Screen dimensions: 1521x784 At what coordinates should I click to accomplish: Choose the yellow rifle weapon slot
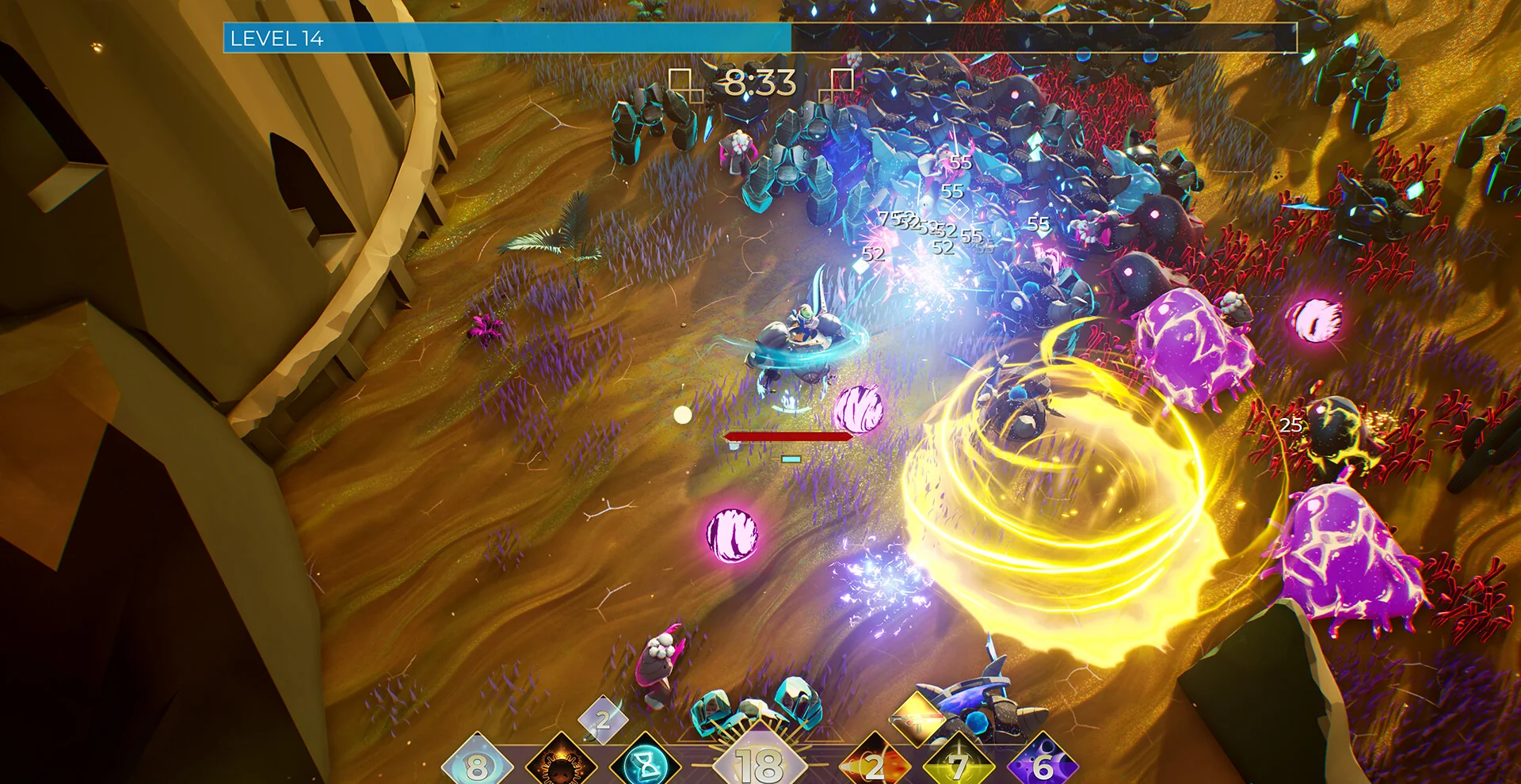tap(917, 717)
